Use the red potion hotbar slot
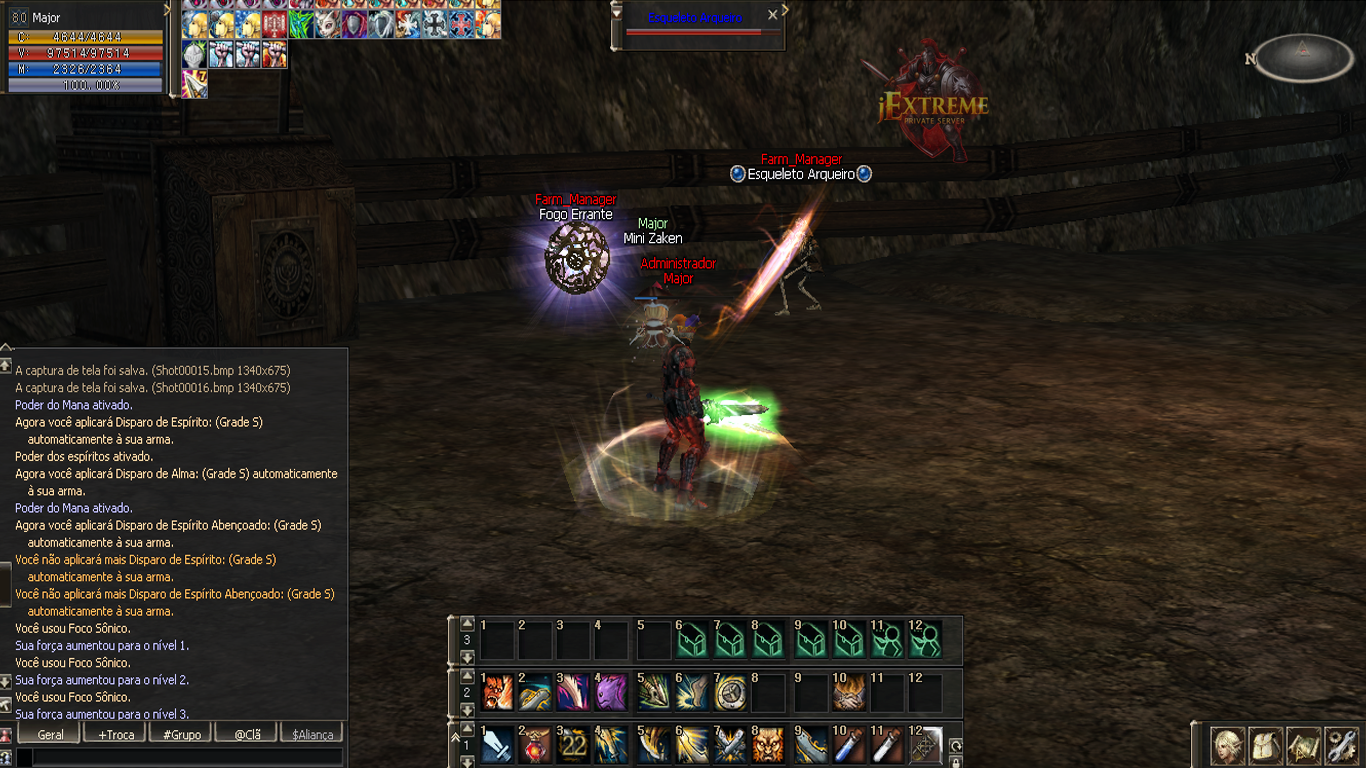Image resolution: width=1366 pixels, height=768 pixels. 535,744
